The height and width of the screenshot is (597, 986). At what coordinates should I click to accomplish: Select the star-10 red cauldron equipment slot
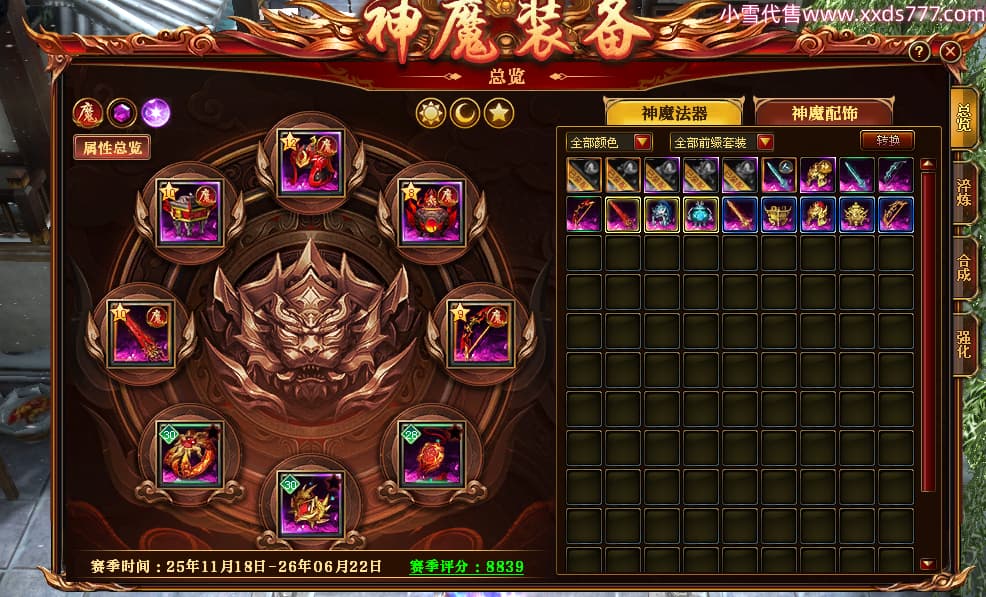click(189, 212)
